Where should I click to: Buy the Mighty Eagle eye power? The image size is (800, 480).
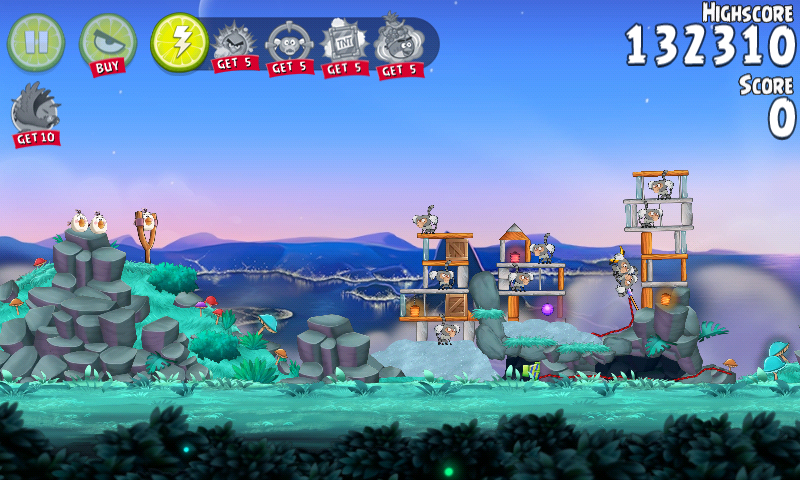coord(107,44)
